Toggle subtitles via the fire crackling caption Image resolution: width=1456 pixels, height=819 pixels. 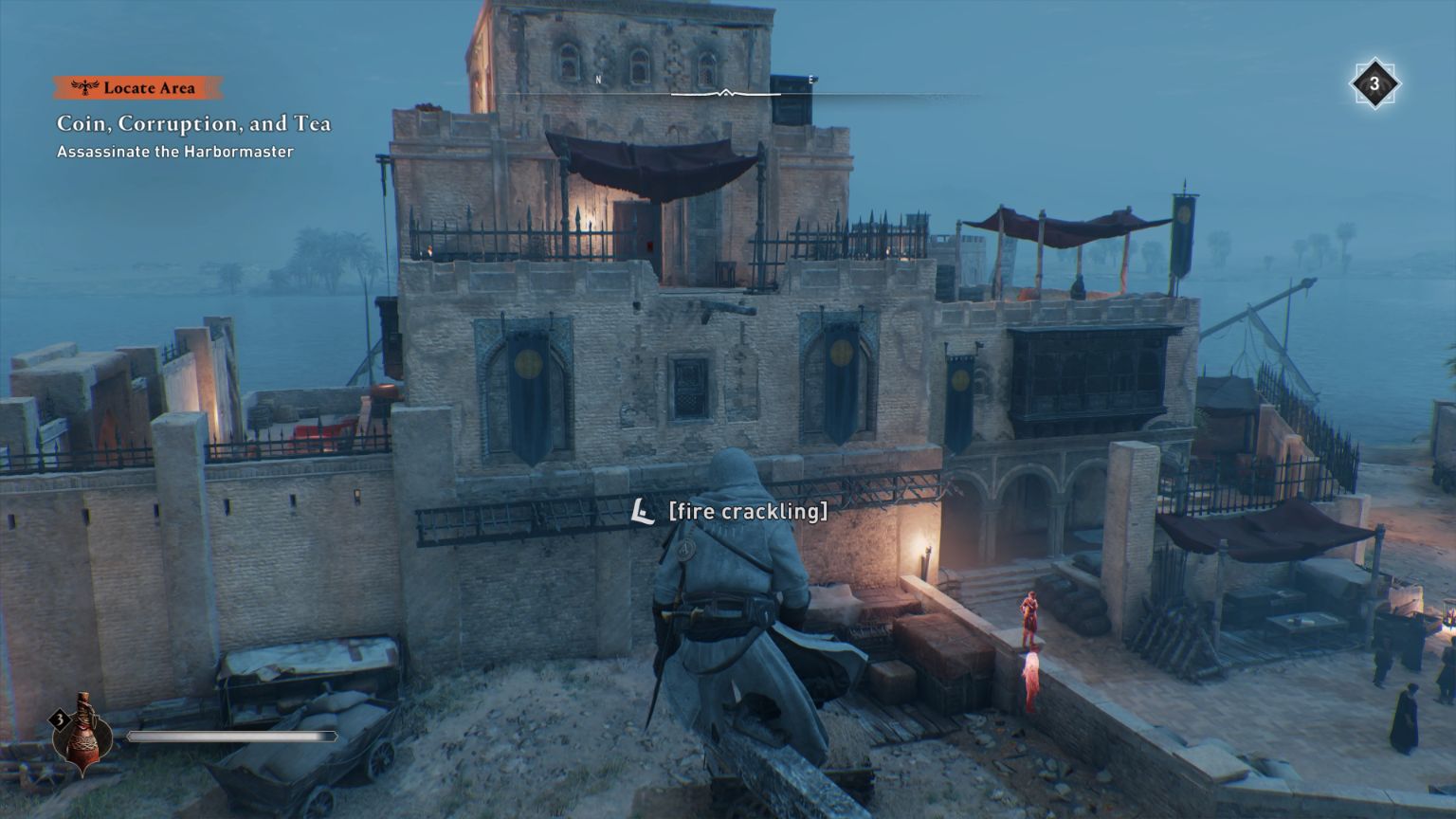point(749,511)
